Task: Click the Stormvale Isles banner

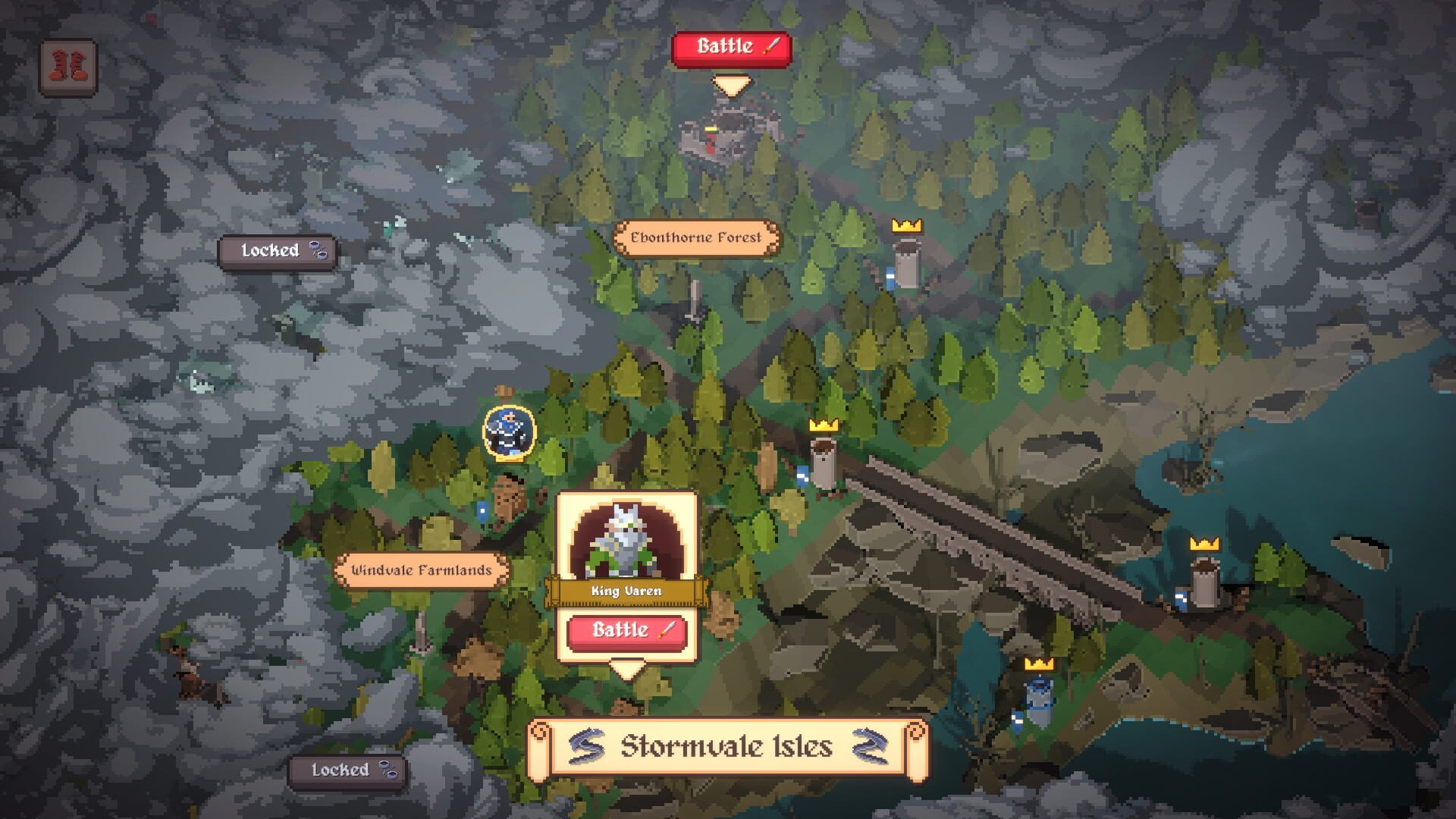Action: click(x=726, y=746)
